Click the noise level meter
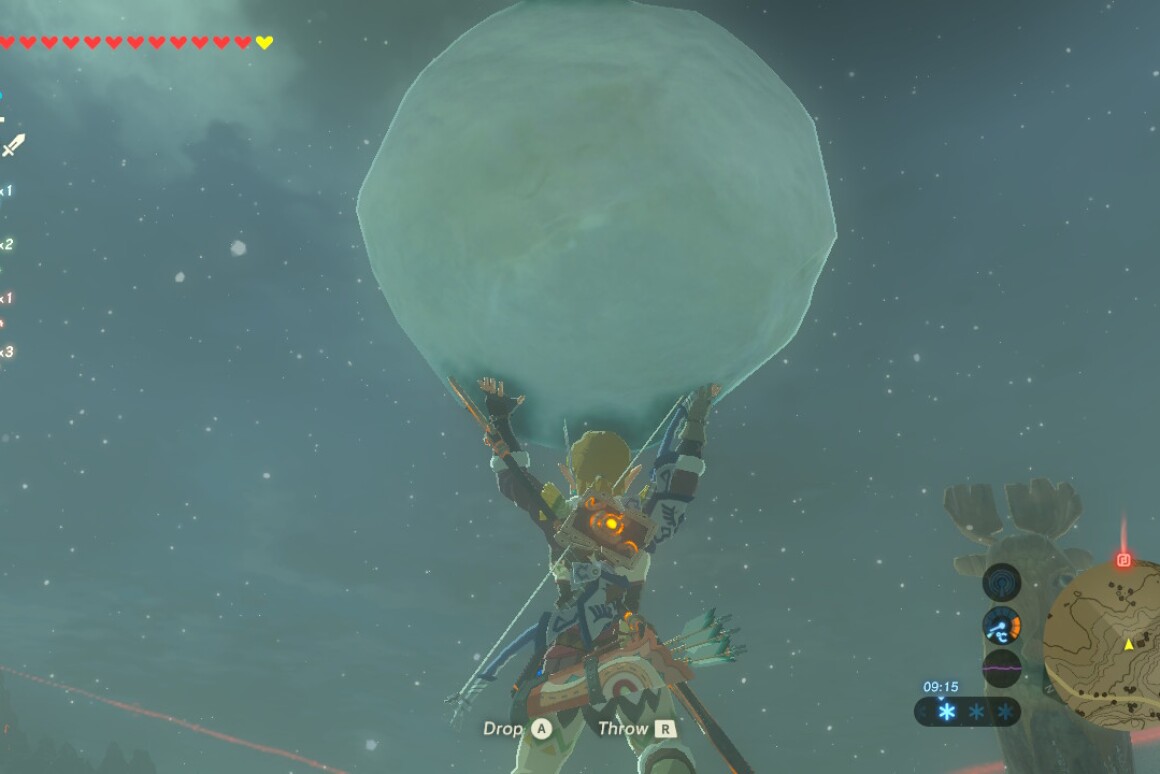Viewport: 1160px width, 774px height. [x=1001, y=668]
